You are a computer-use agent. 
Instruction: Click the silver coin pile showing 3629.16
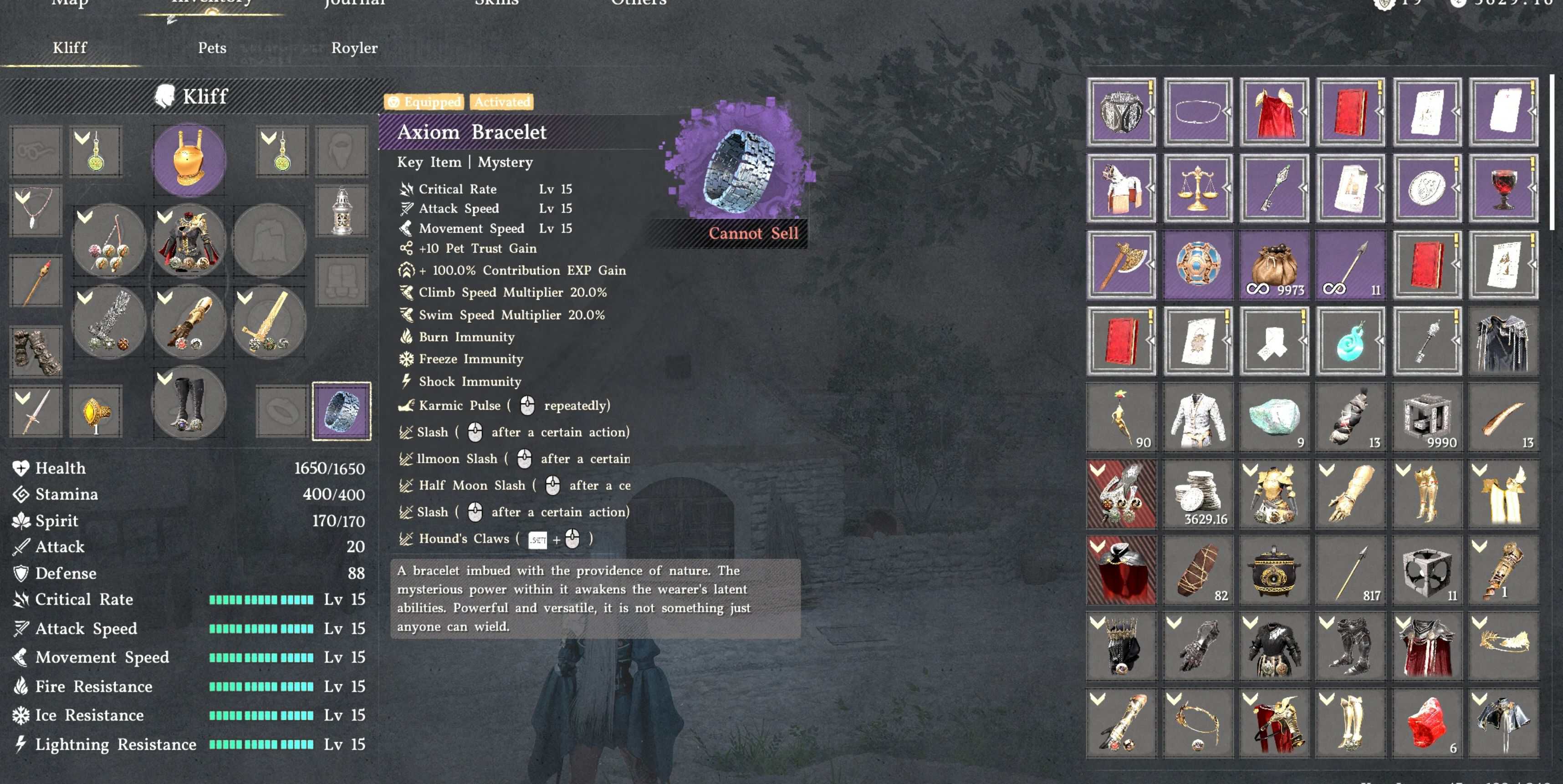pos(1197,494)
